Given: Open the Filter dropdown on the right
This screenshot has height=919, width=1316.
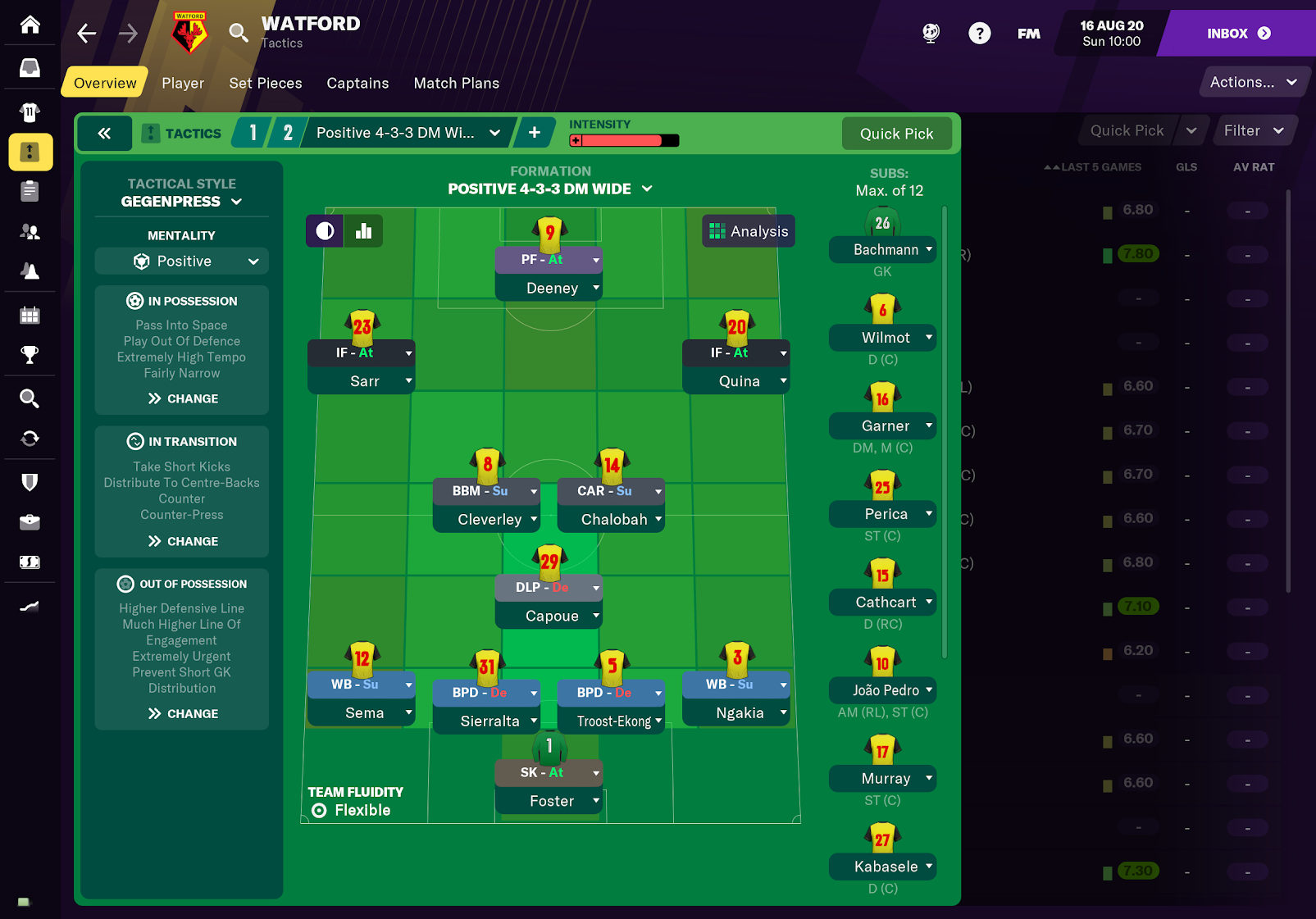Looking at the screenshot, I should [x=1254, y=130].
